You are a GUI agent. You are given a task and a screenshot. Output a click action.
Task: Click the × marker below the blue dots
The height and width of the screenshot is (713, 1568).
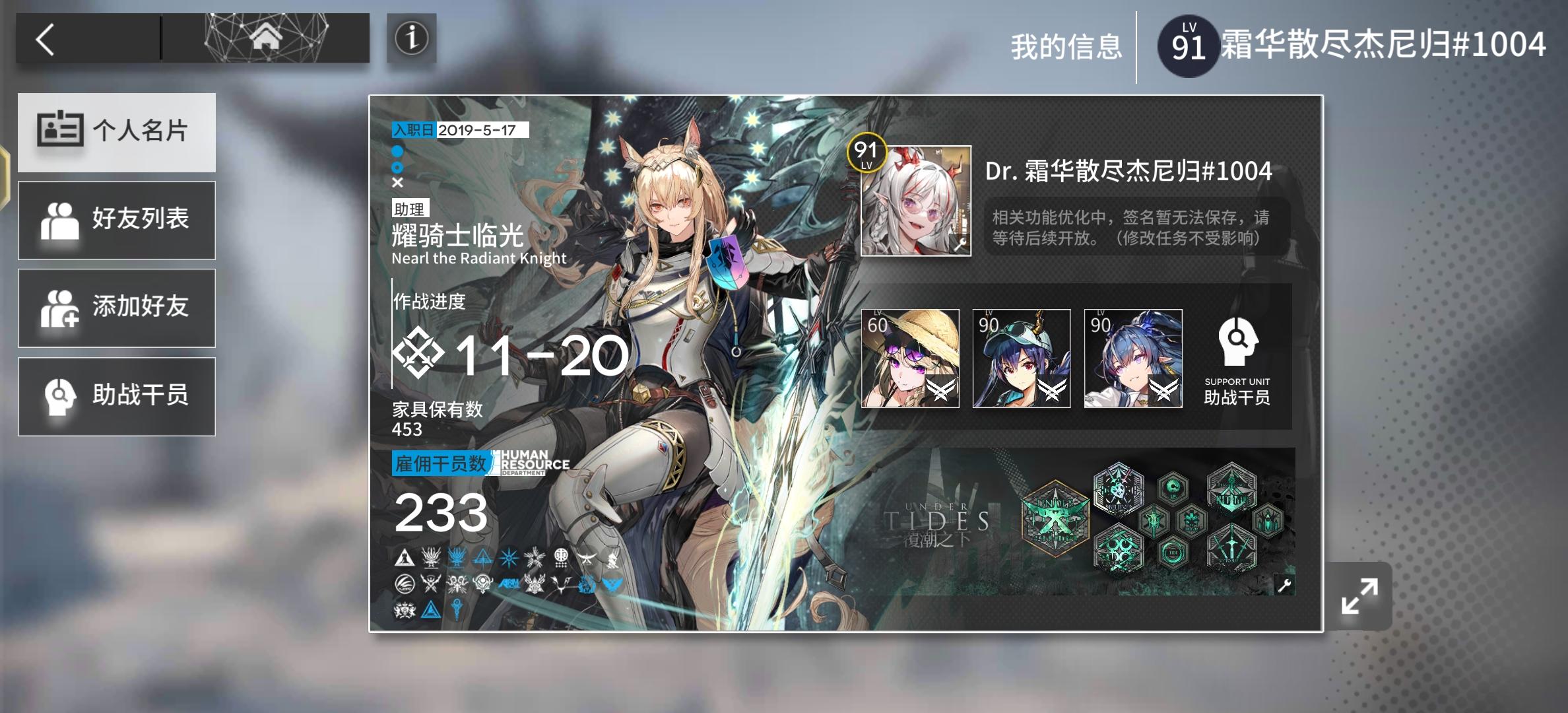[397, 184]
